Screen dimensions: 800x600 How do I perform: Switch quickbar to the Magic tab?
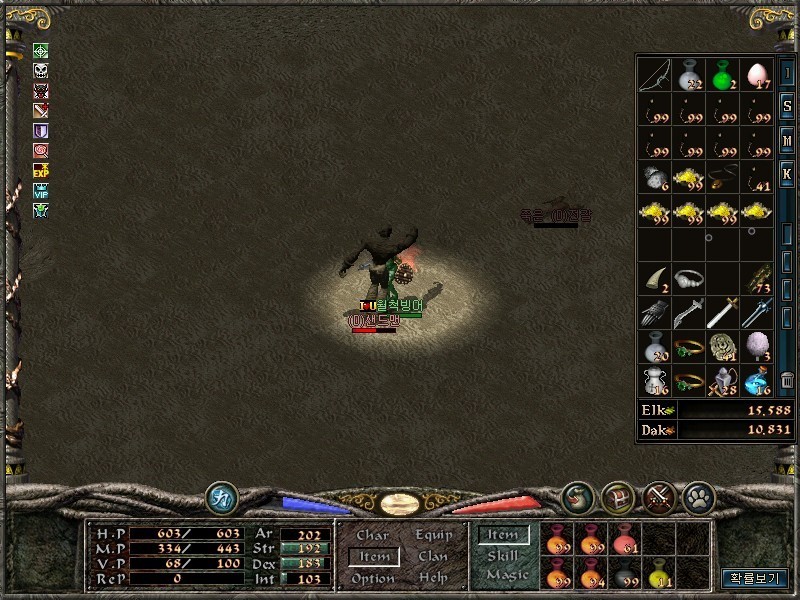(506, 576)
